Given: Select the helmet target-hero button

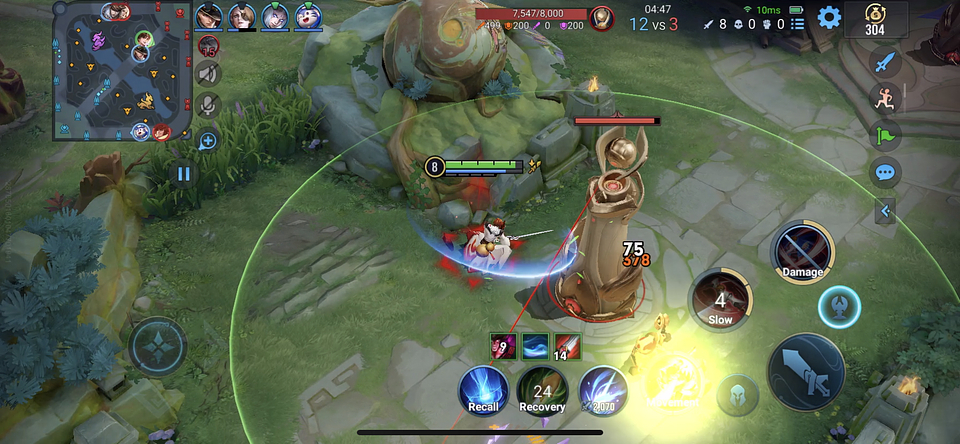Looking at the screenshot, I should point(738,393).
